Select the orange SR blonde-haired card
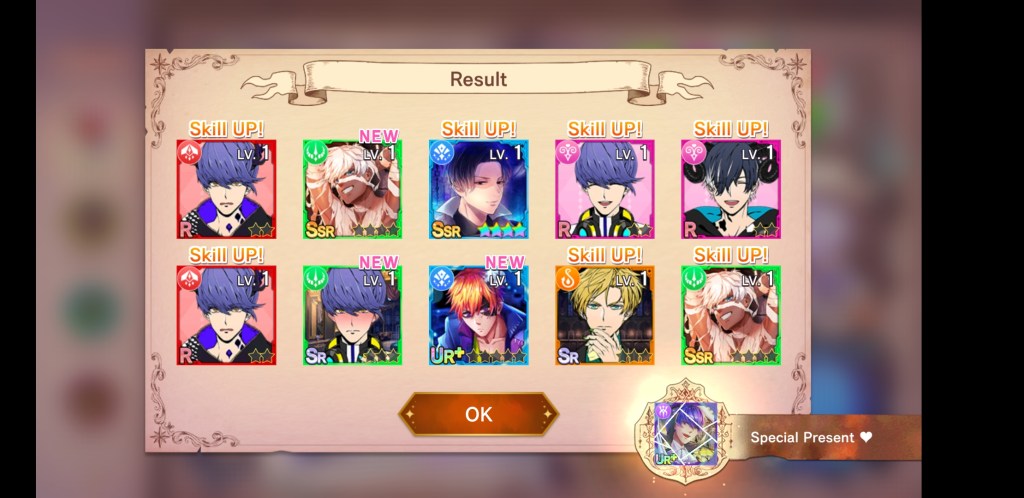This screenshot has width=1024, height=498. pyautogui.click(x=604, y=315)
